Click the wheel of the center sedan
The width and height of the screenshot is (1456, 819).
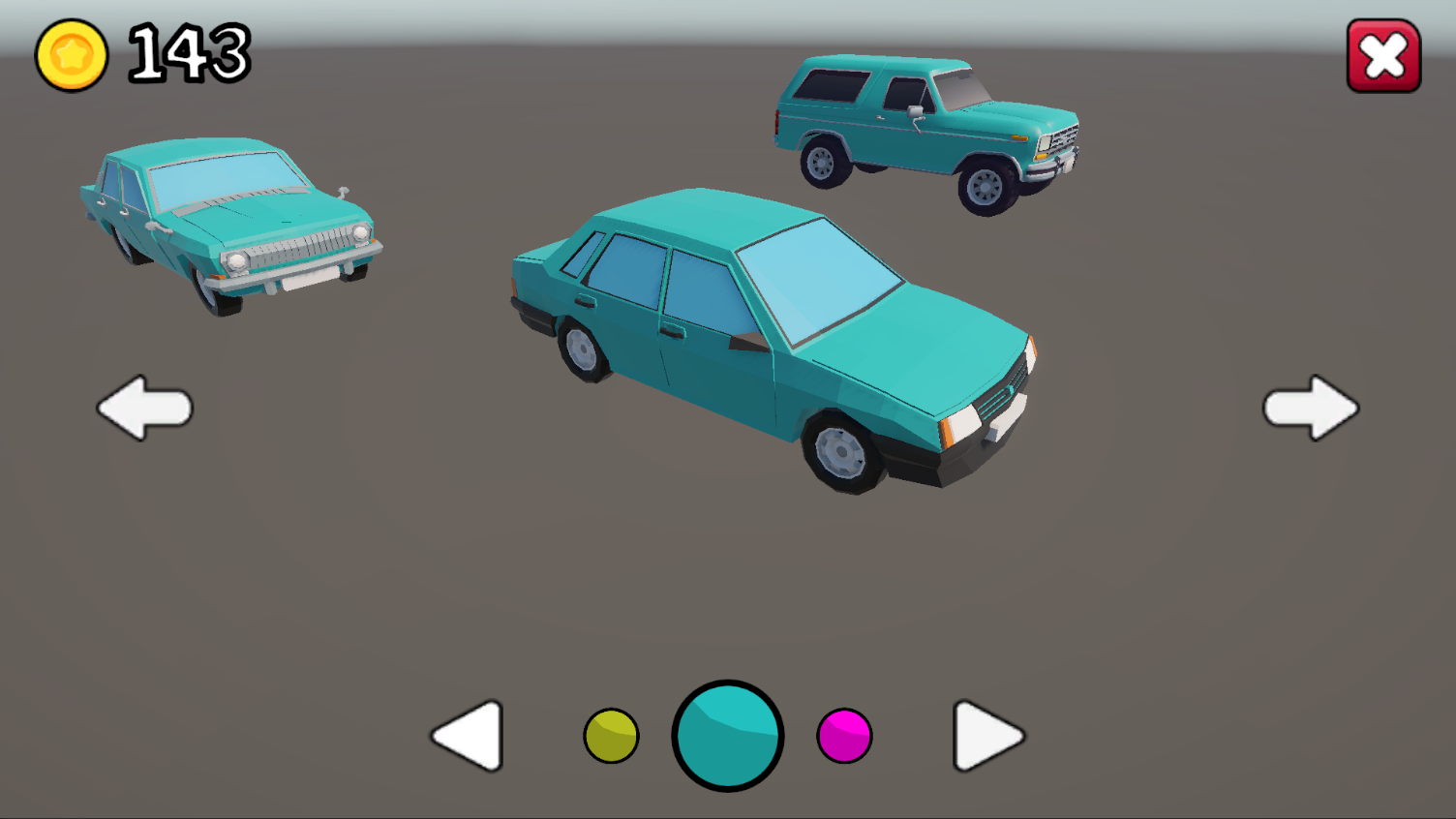843,450
